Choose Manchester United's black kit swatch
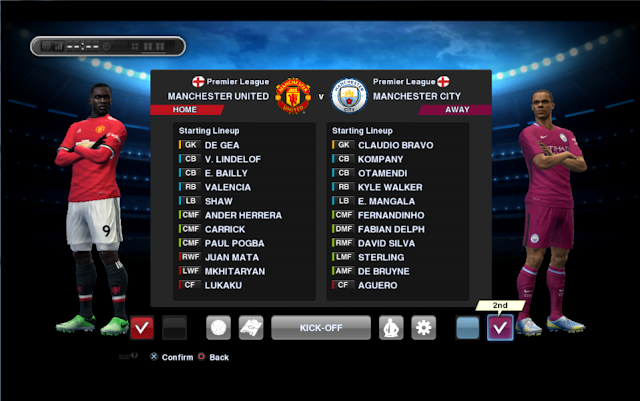The image size is (640, 401). click(174, 327)
